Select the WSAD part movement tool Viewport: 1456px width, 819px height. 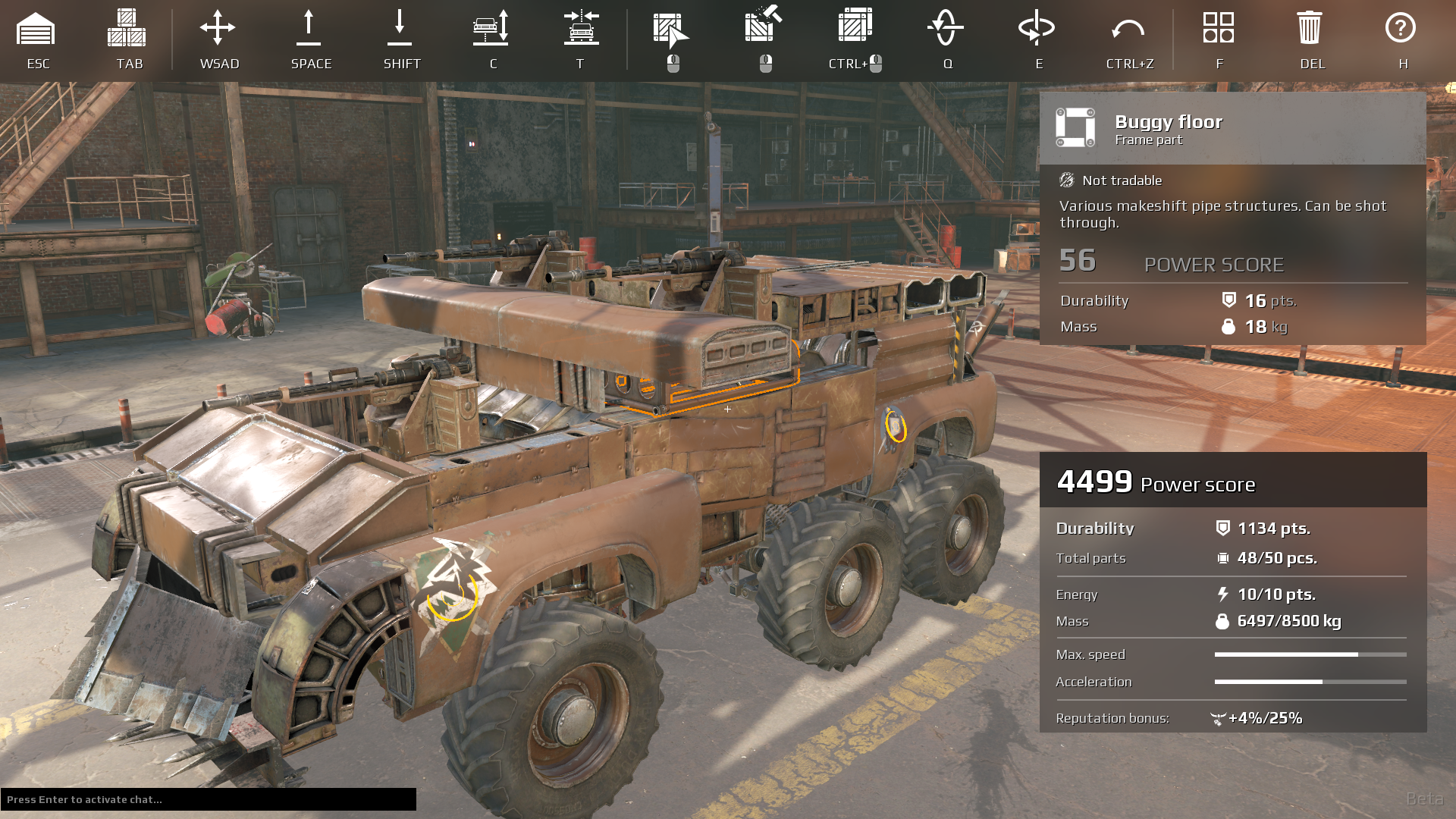pyautogui.click(x=219, y=27)
